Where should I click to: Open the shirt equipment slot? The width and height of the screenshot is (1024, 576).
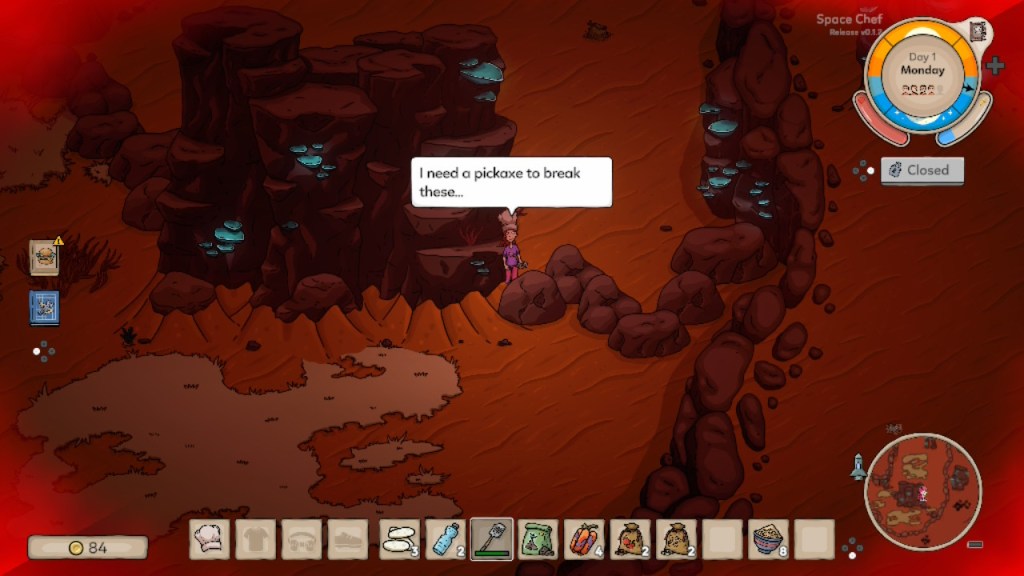[256, 539]
